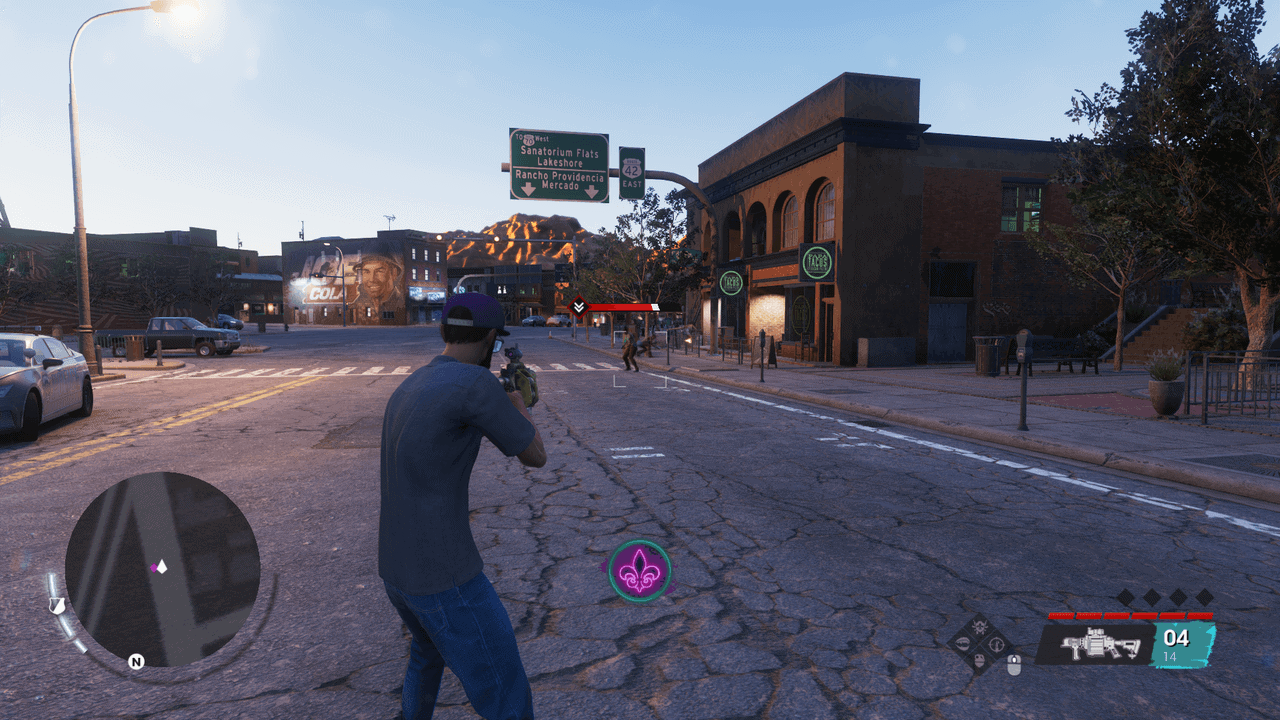This screenshot has width=1280, height=720.
Task: Select the skull grenade icon in the weapon diamond
Action: coord(979,627)
